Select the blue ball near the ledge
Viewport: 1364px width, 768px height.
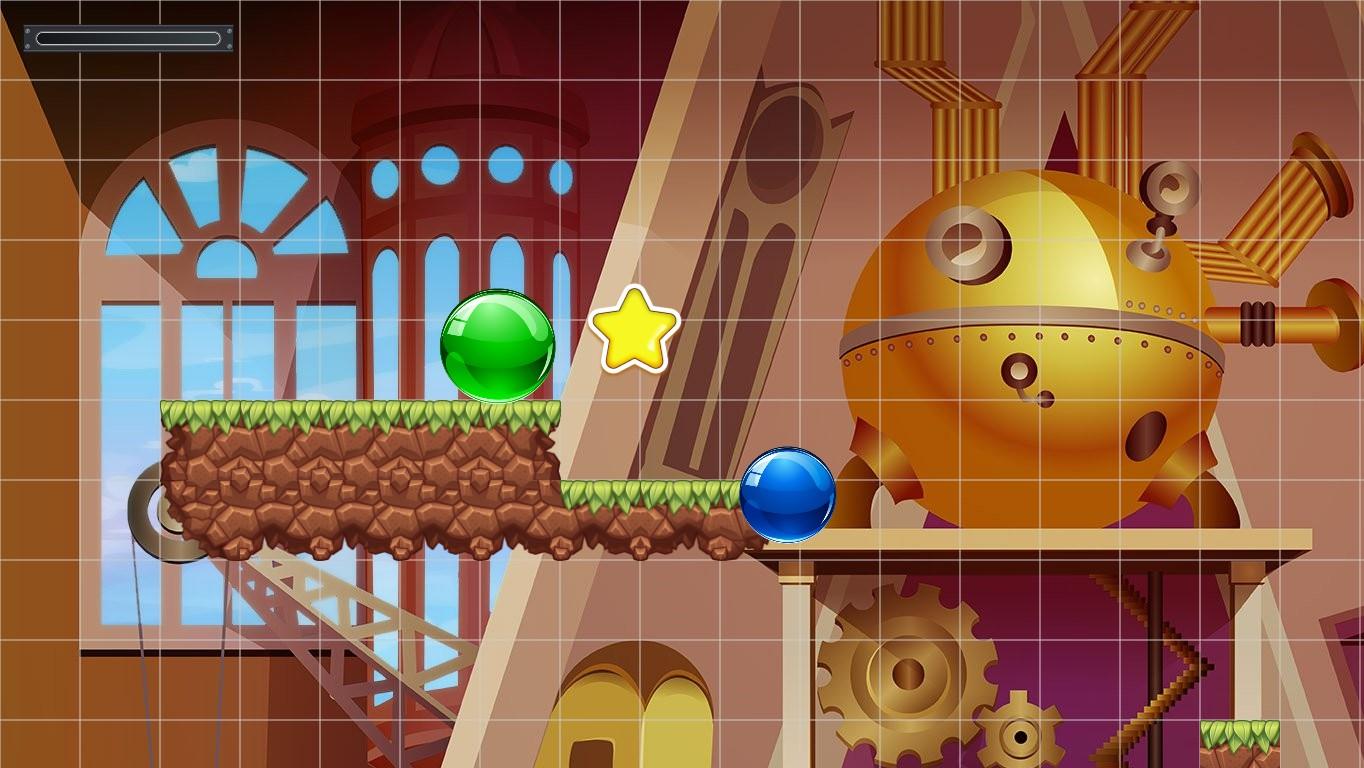click(789, 495)
